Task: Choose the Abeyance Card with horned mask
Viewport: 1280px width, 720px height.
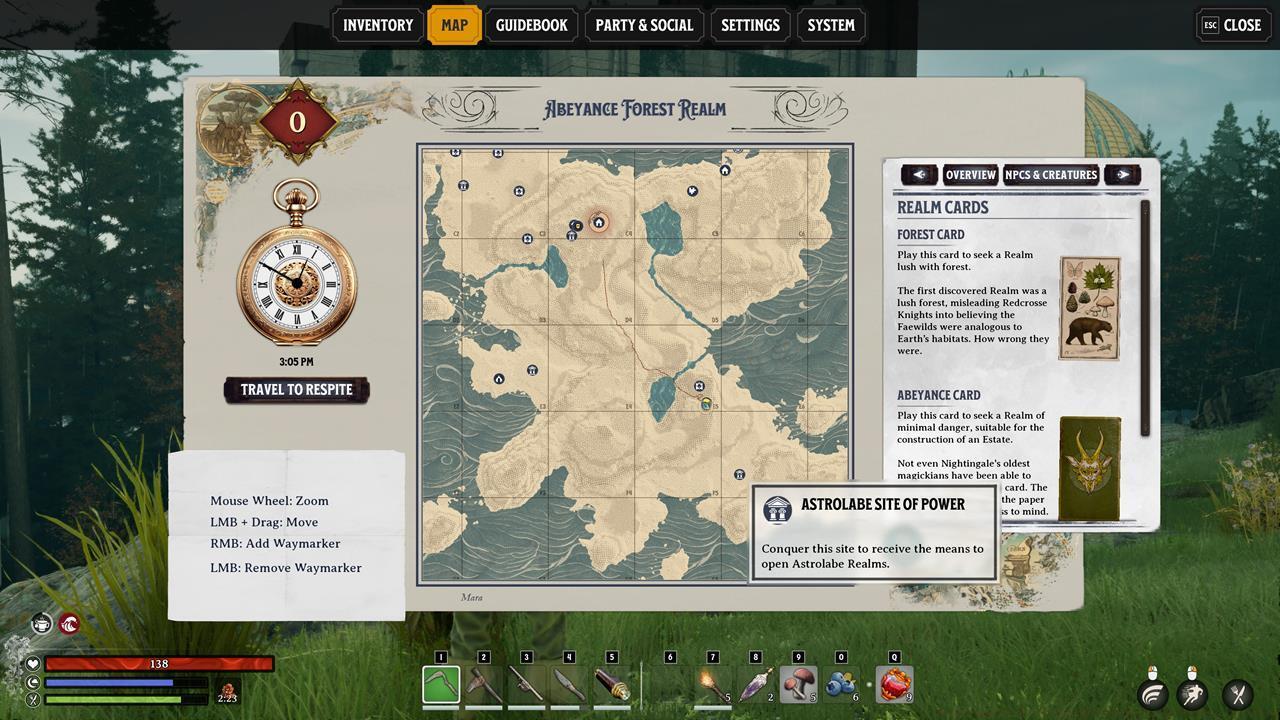Action: click(1089, 468)
